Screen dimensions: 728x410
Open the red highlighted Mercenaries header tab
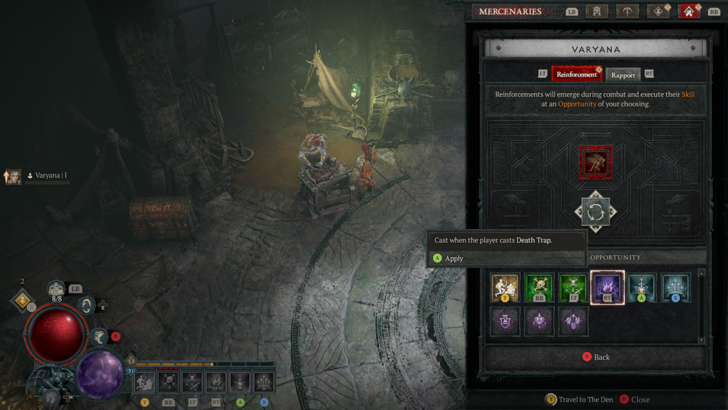(x=688, y=12)
